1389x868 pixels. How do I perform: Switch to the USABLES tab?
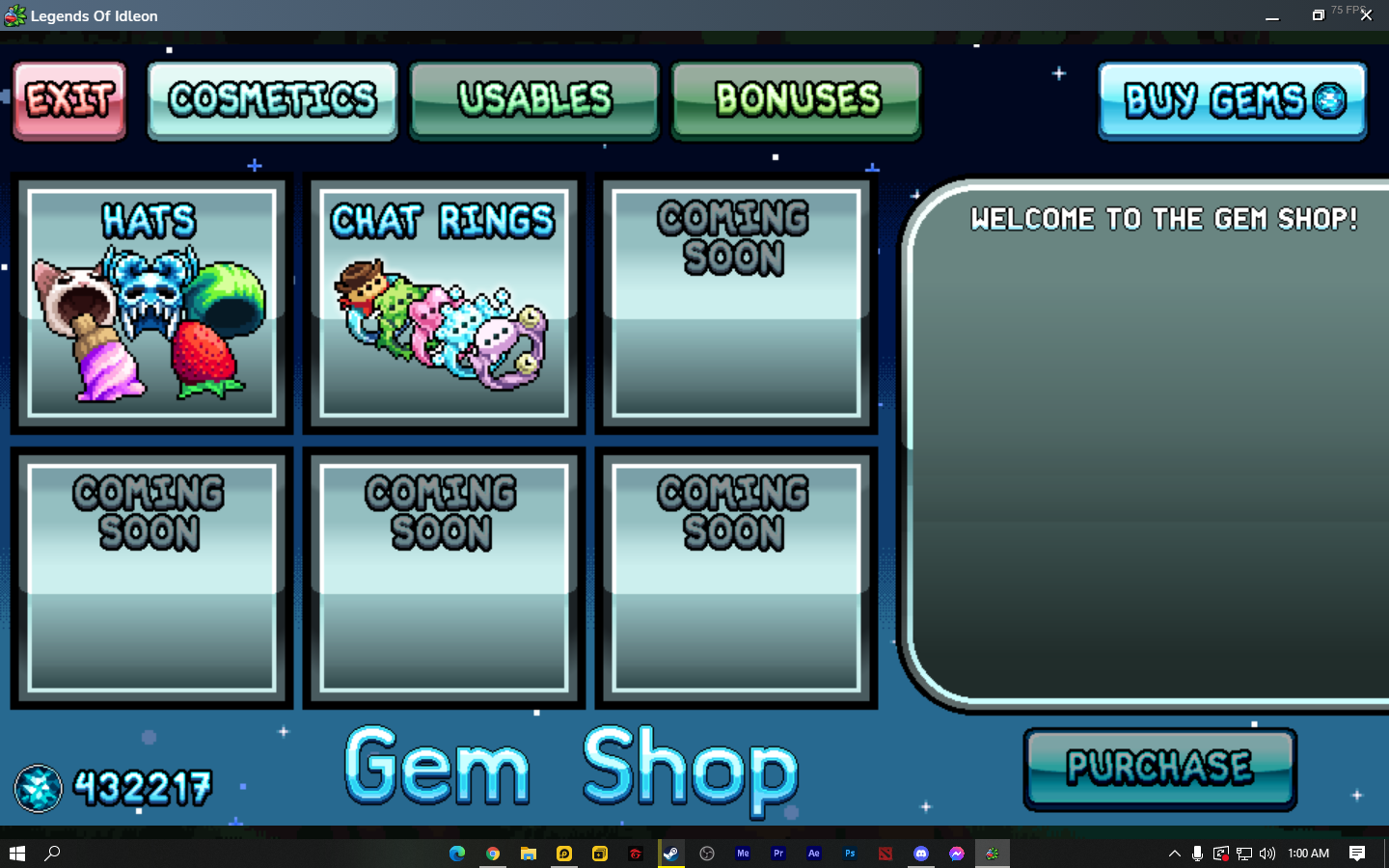(x=534, y=99)
